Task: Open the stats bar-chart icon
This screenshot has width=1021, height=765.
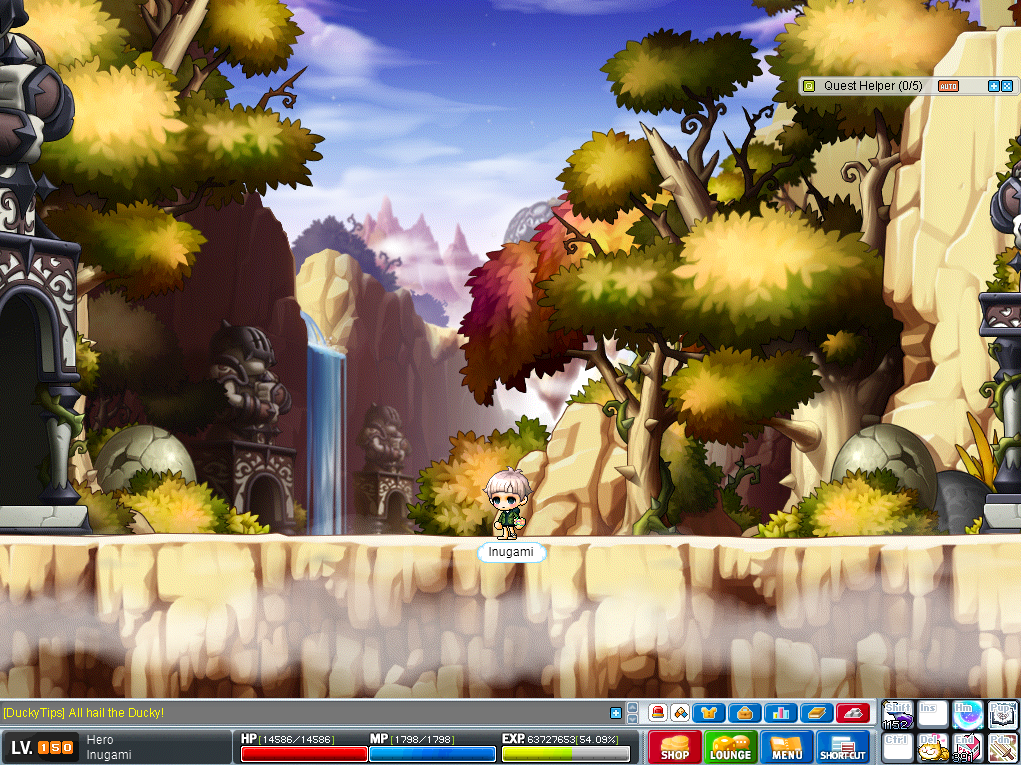Action: coord(780,713)
